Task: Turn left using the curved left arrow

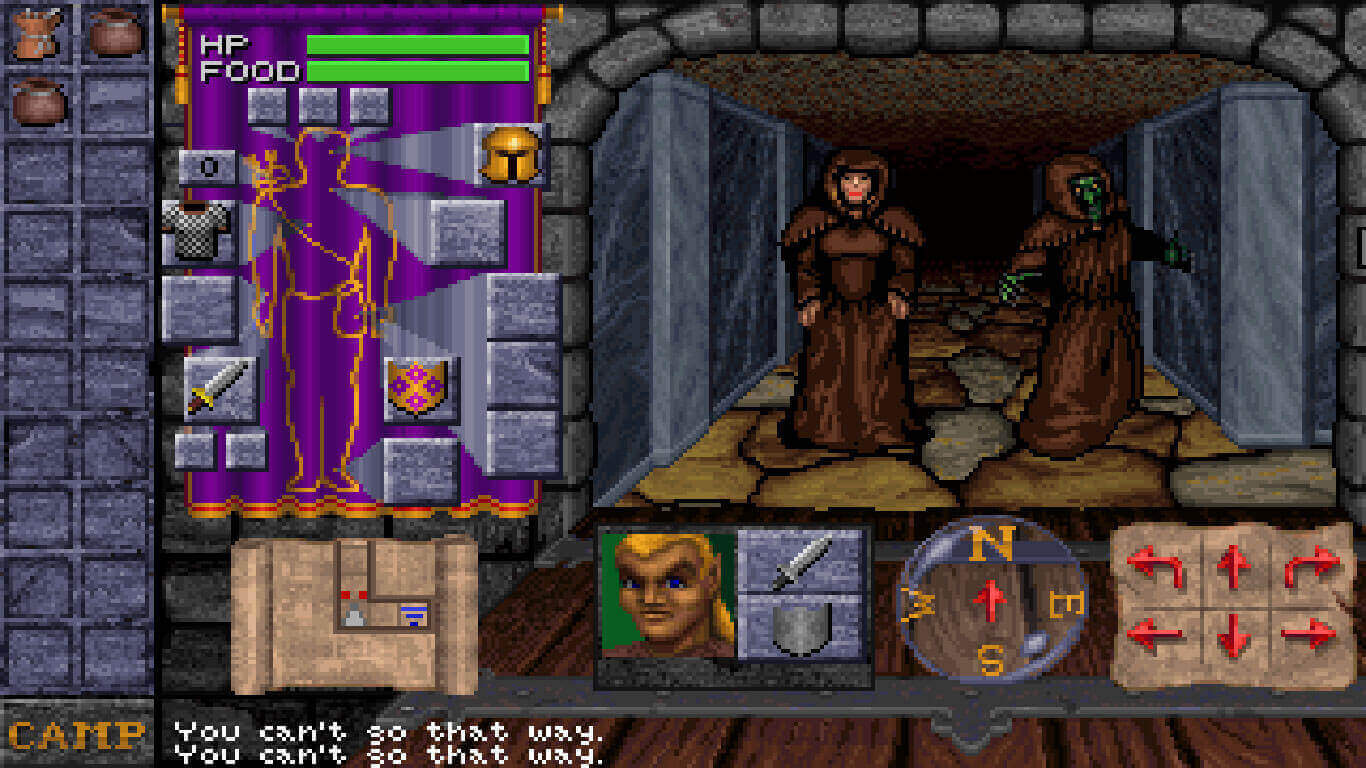Action: point(1157,568)
